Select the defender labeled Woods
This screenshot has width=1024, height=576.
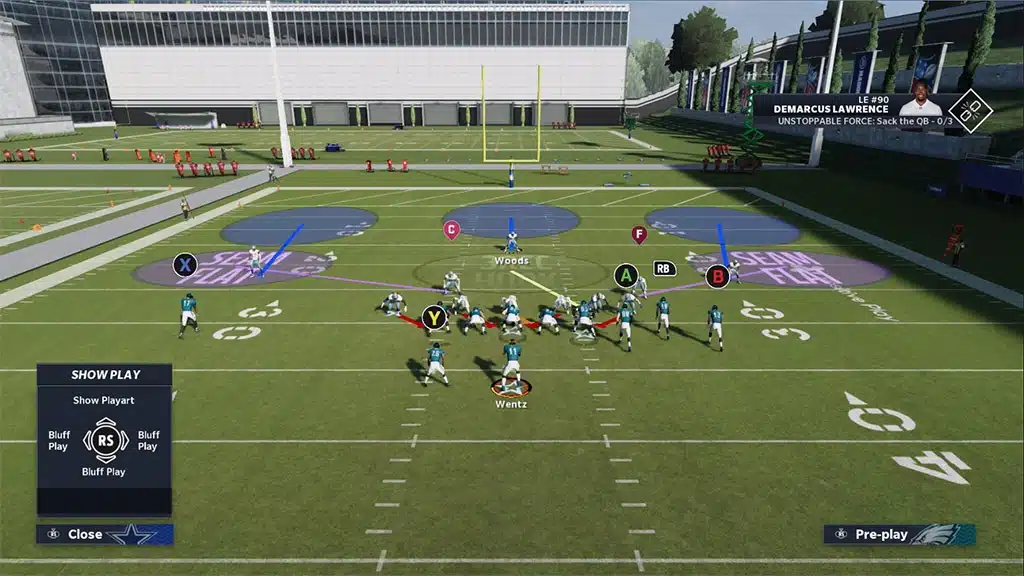coord(511,243)
